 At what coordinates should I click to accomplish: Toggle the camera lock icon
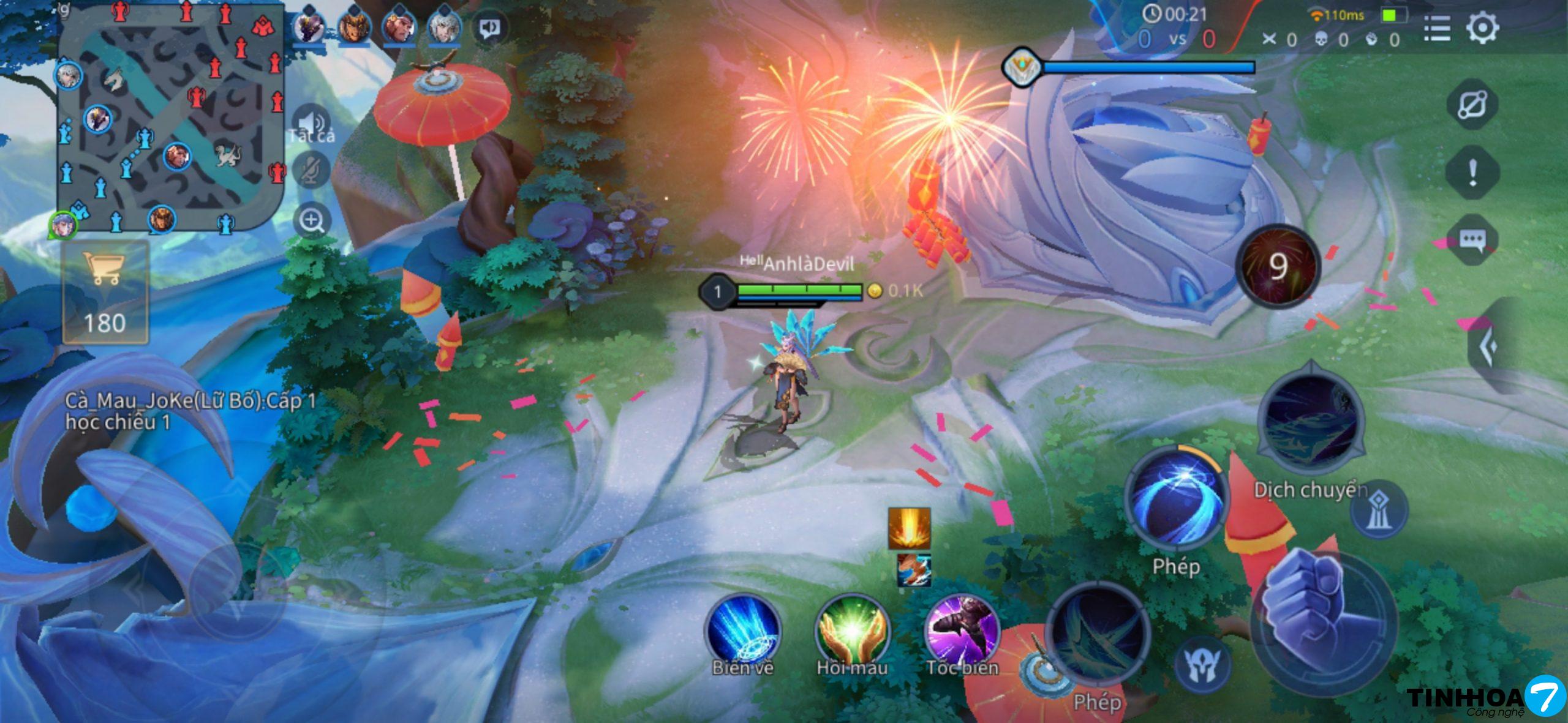click(1472, 104)
